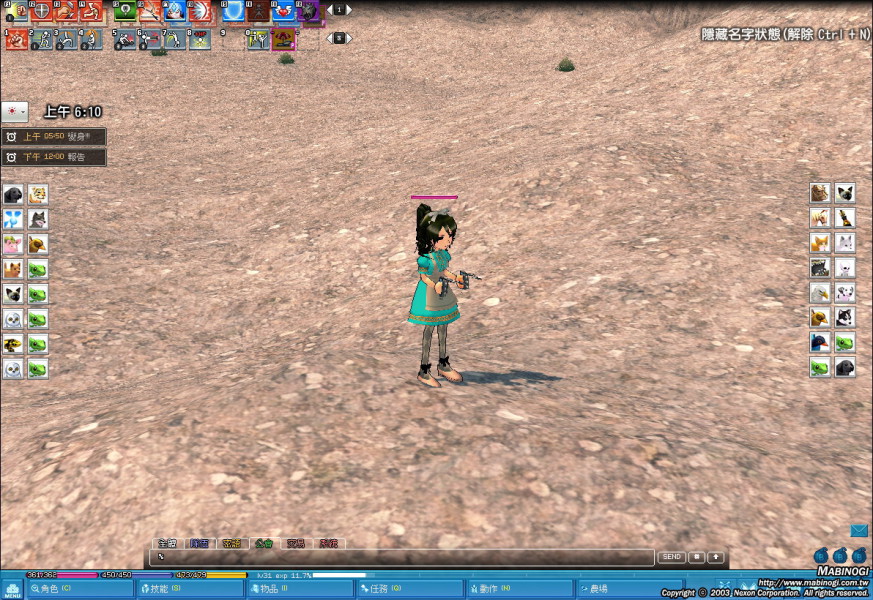Switch to the 全體 chat tab
873x600 pixels.
coord(167,544)
